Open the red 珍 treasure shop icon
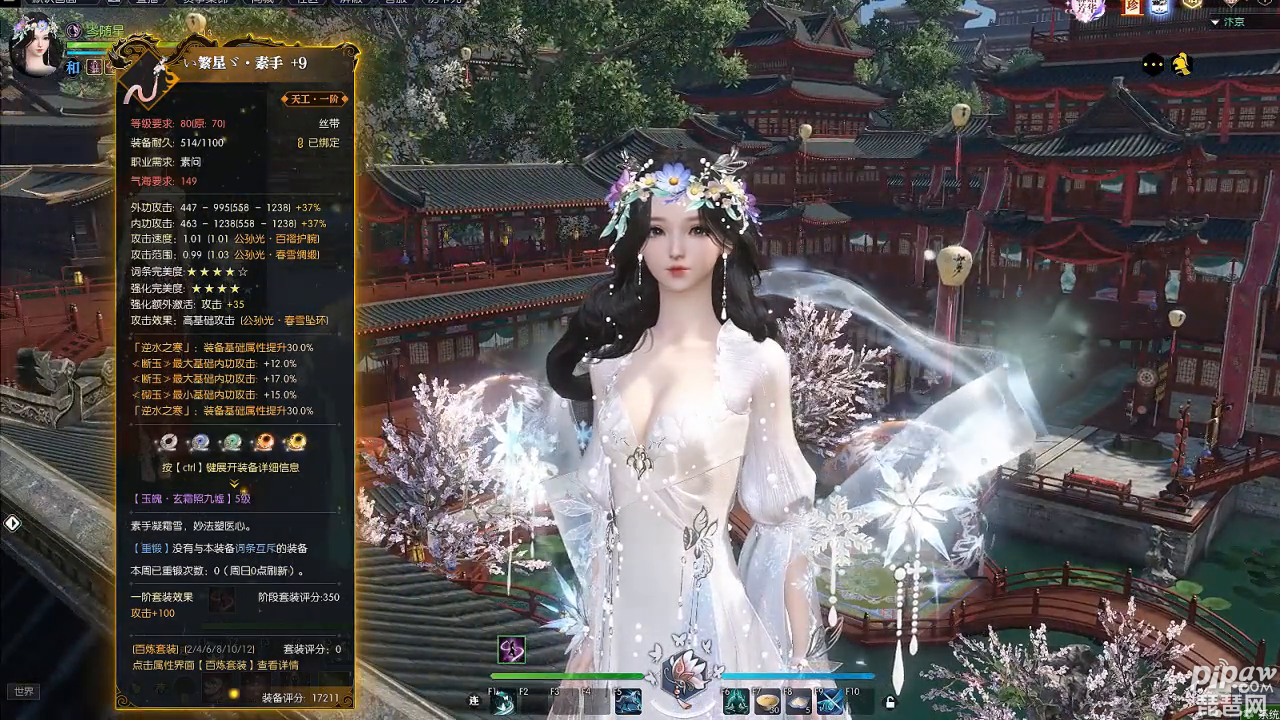Viewport: 1280px width, 720px height. tap(1131, 8)
